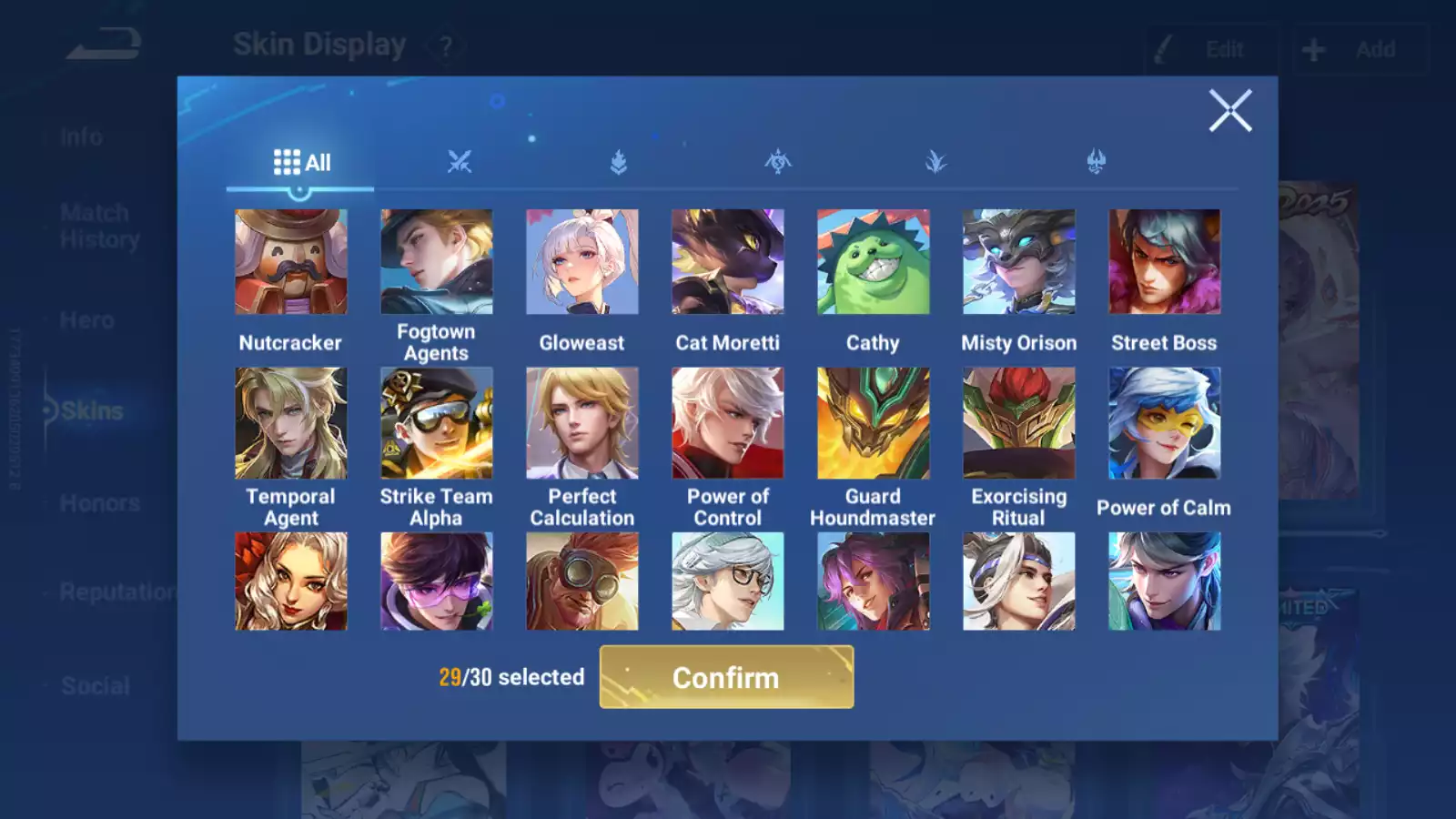Filter skins by the crossed swords tab

460,163
